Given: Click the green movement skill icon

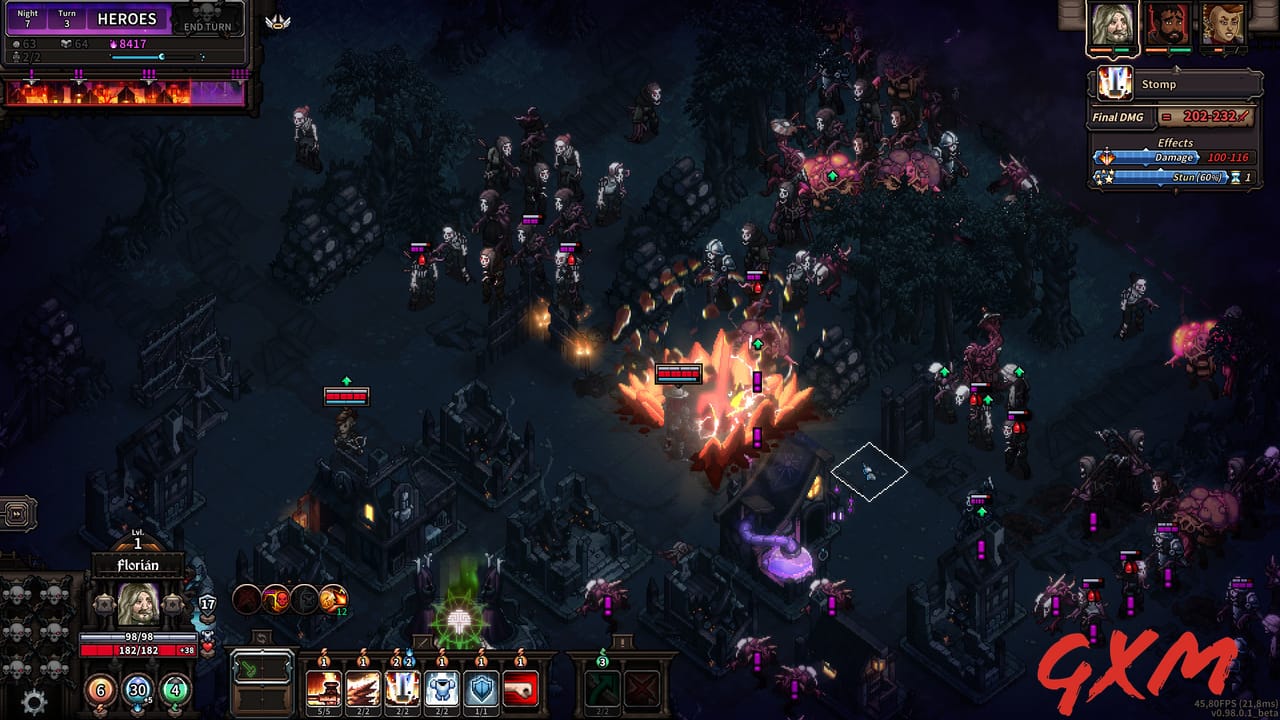Looking at the screenshot, I should [602, 688].
